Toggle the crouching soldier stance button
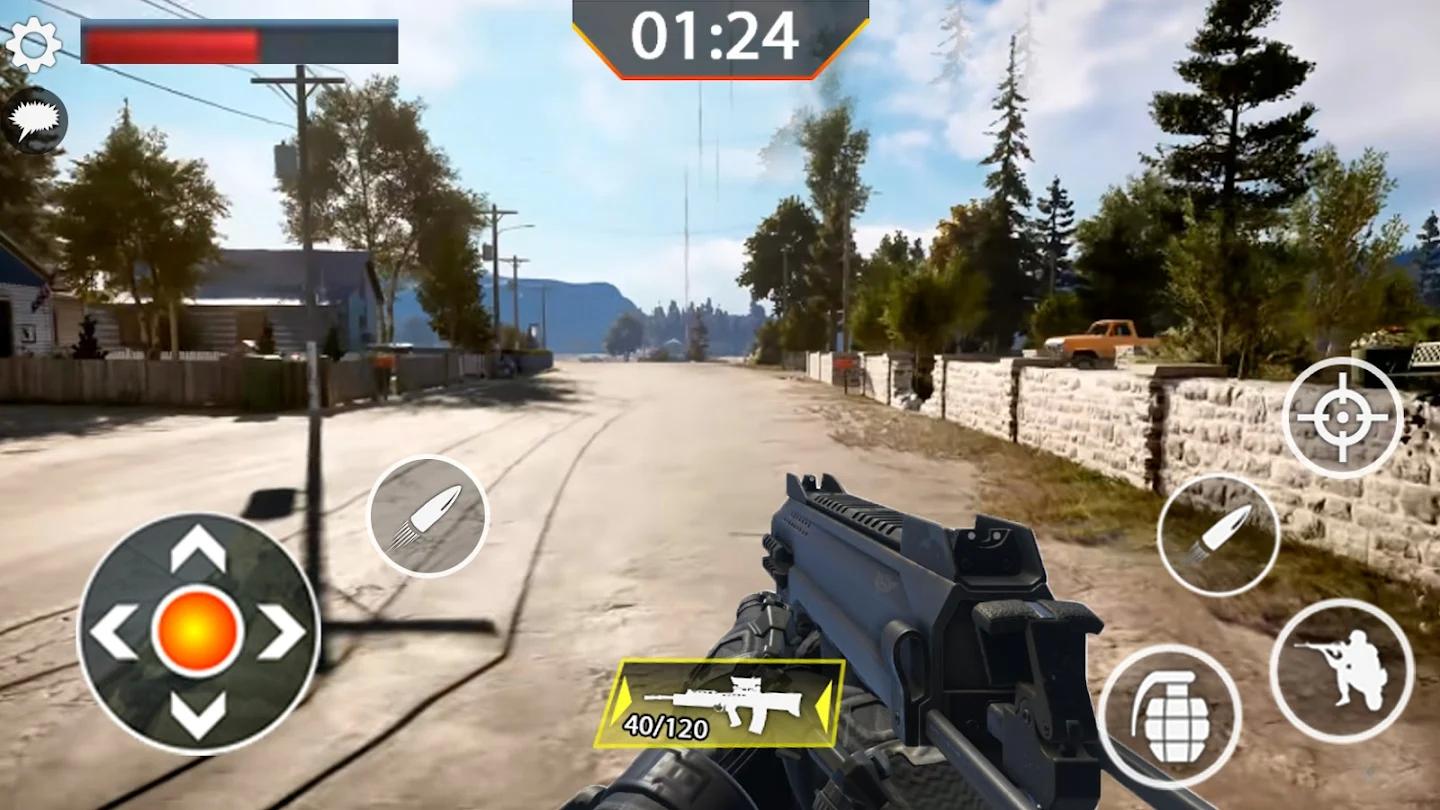The image size is (1440, 810). coord(1341,670)
